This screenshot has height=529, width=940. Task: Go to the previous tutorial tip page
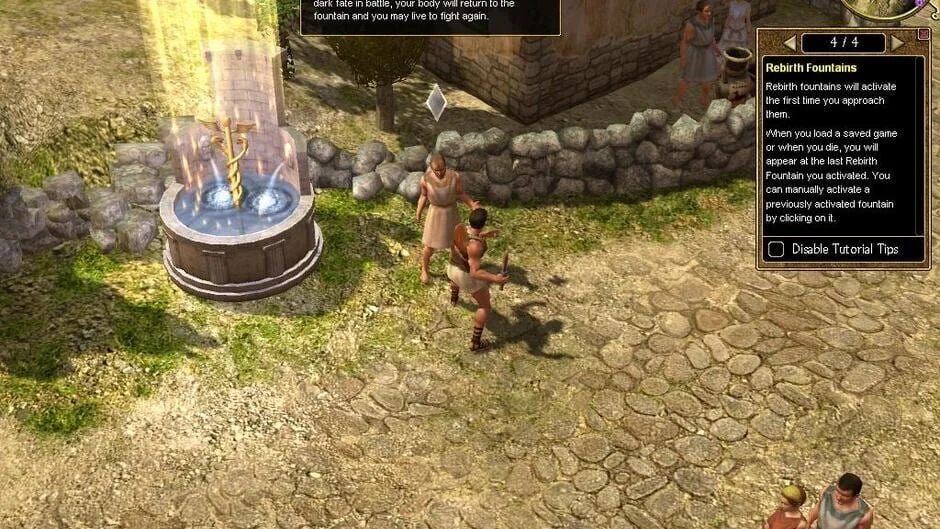(789, 43)
